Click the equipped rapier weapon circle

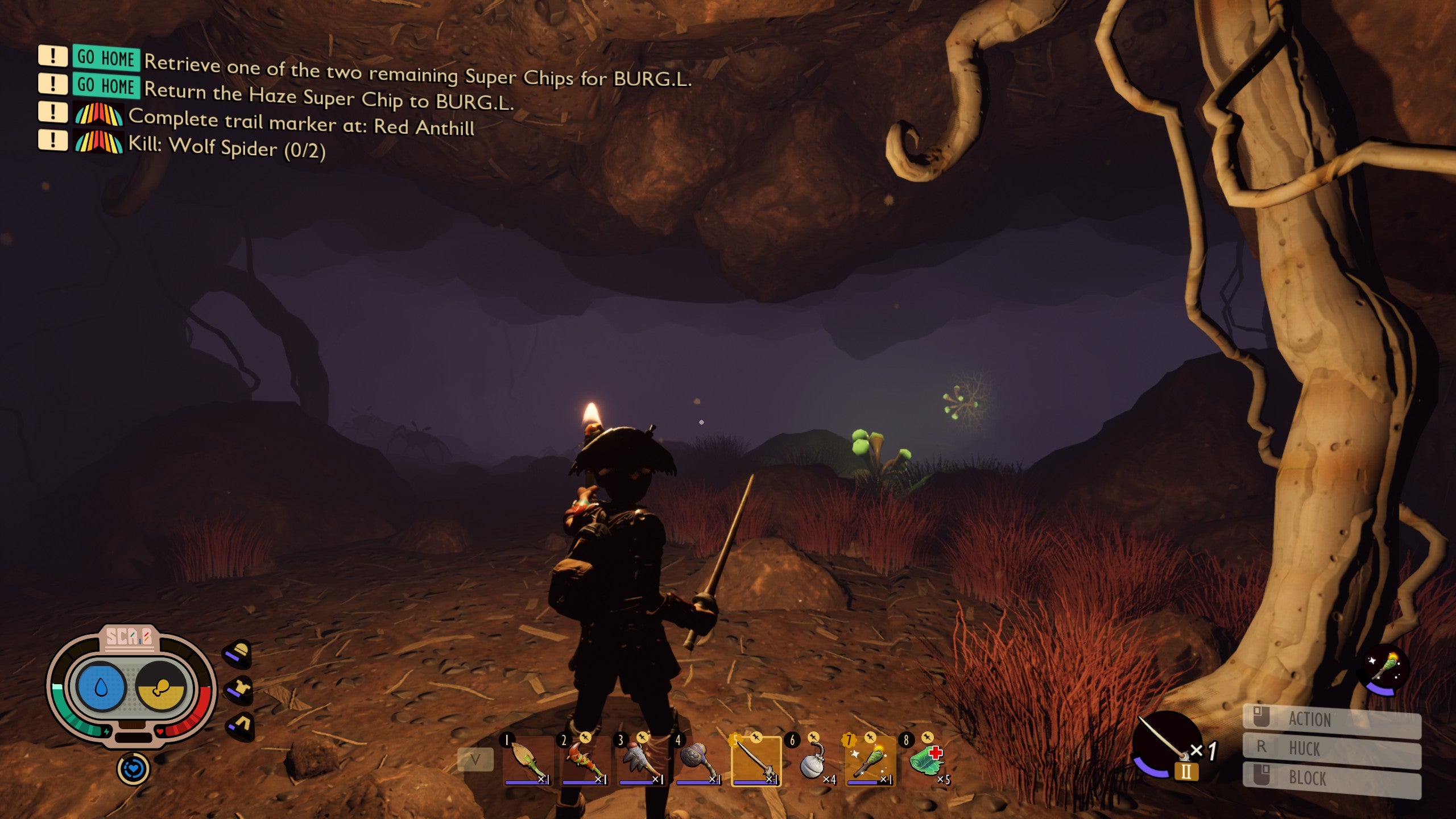[x=1165, y=742]
